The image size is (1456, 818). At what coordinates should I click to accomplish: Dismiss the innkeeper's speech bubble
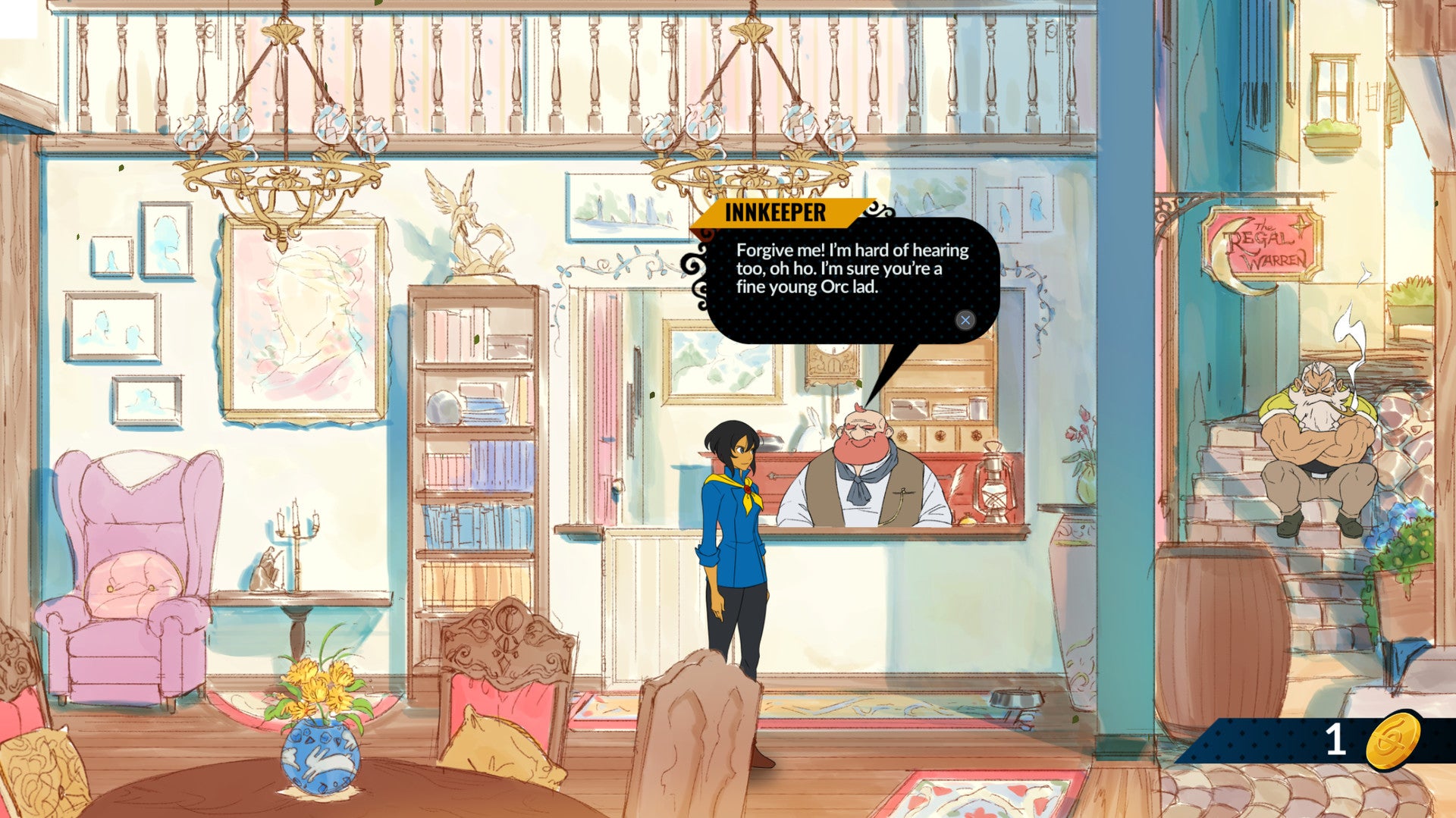(965, 320)
